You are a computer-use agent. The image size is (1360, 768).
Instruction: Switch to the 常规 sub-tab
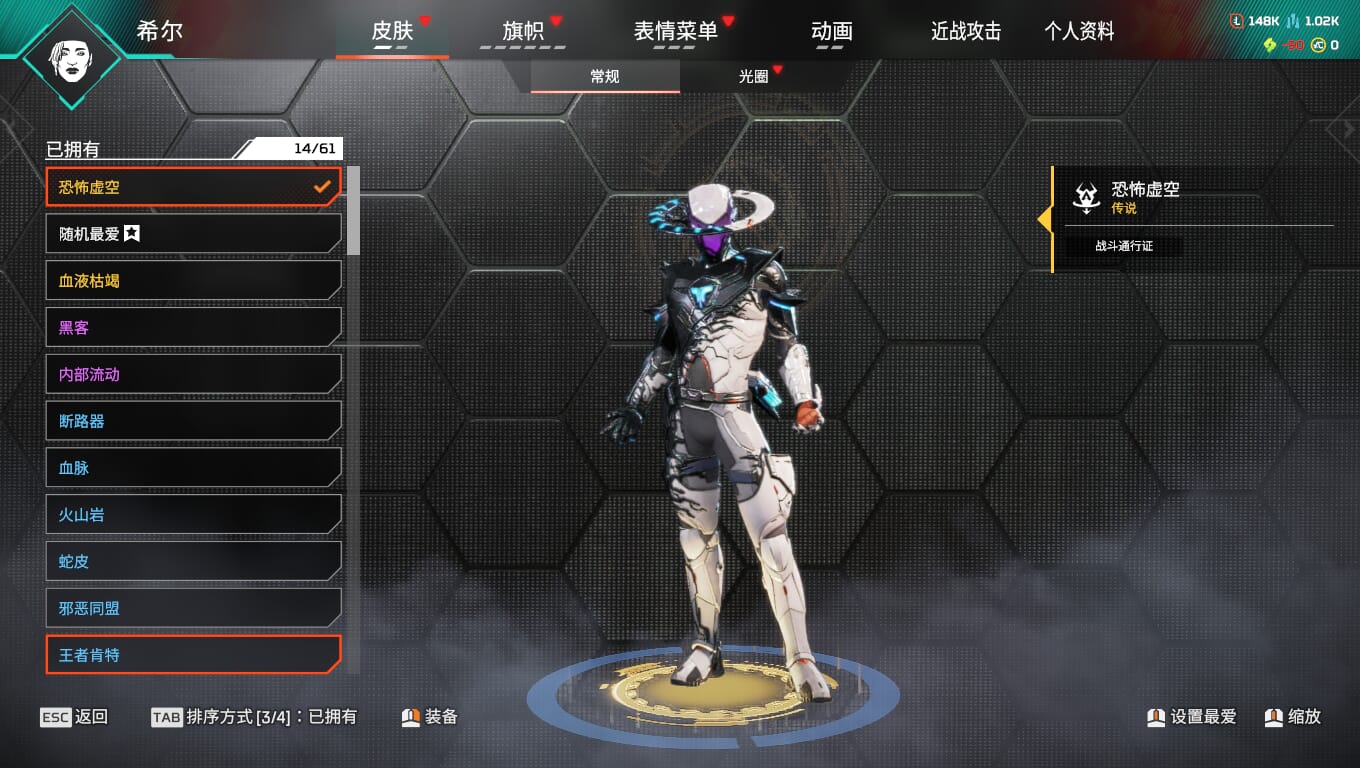coord(605,77)
